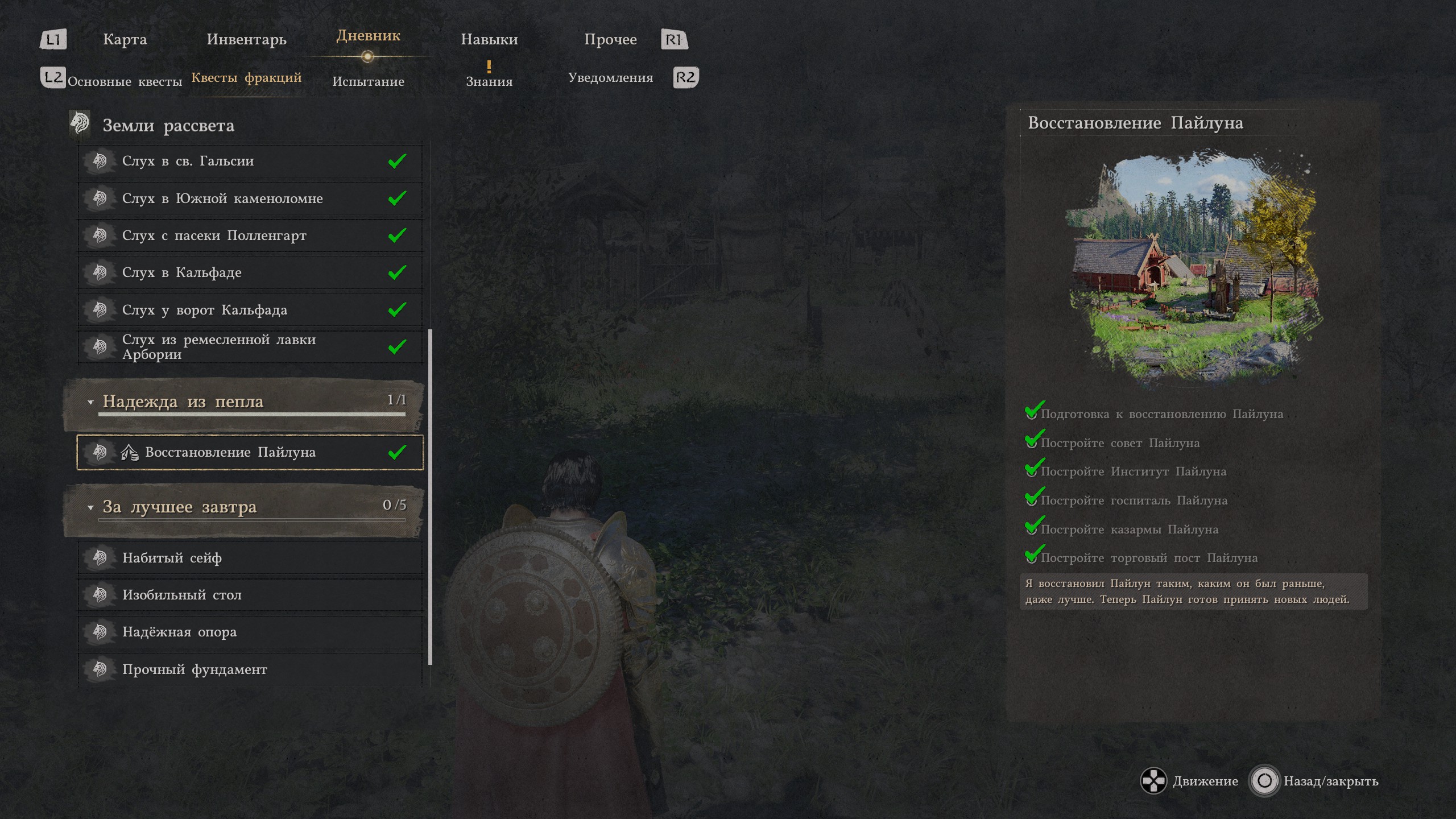Open the Испытание sub-tab

pyautogui.click(x=368, y=81)
